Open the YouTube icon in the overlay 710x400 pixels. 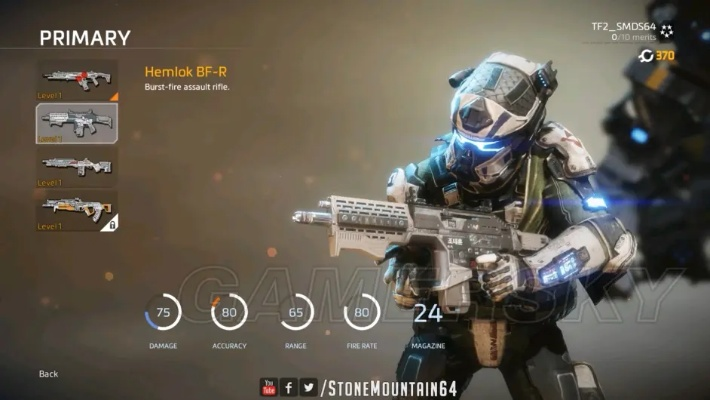coord(268,386)
